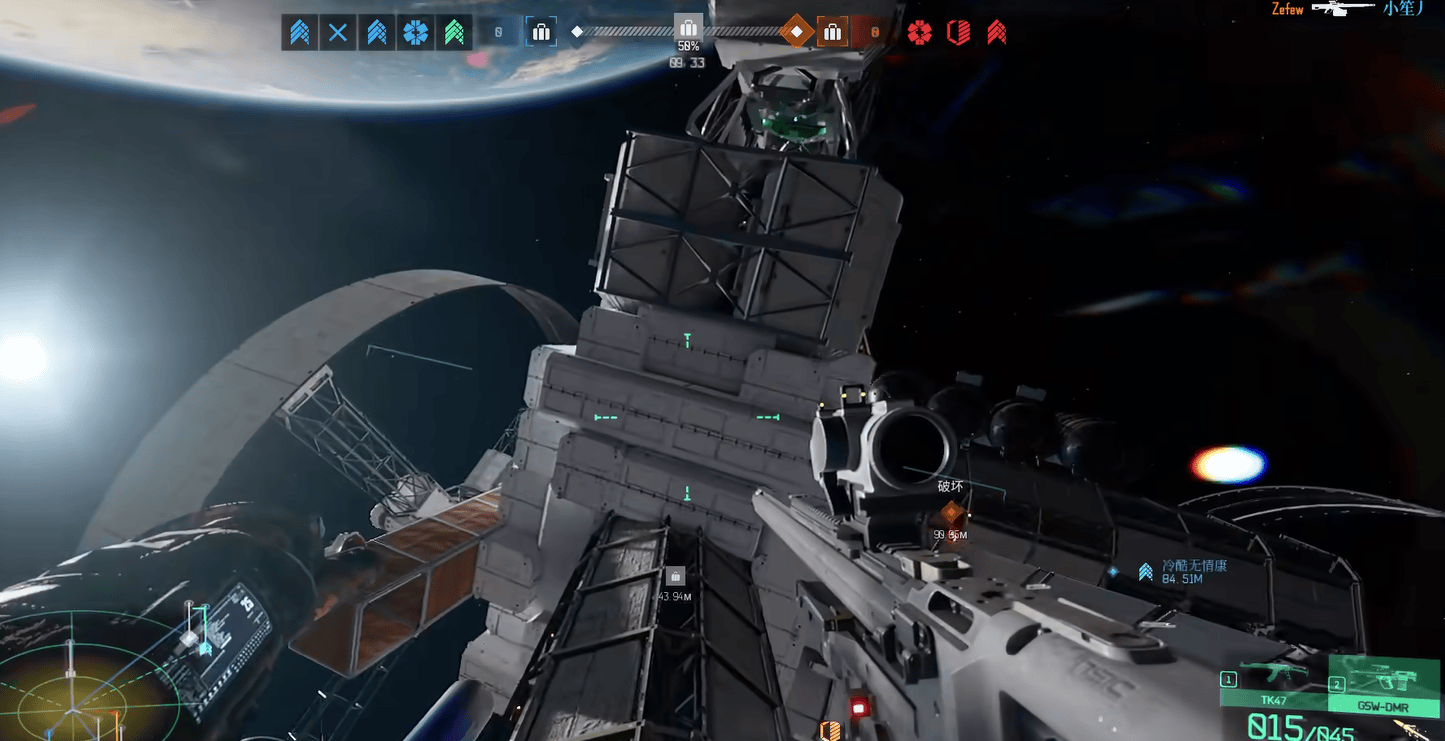Select the red chevron enemy icon

click(996, 32)
